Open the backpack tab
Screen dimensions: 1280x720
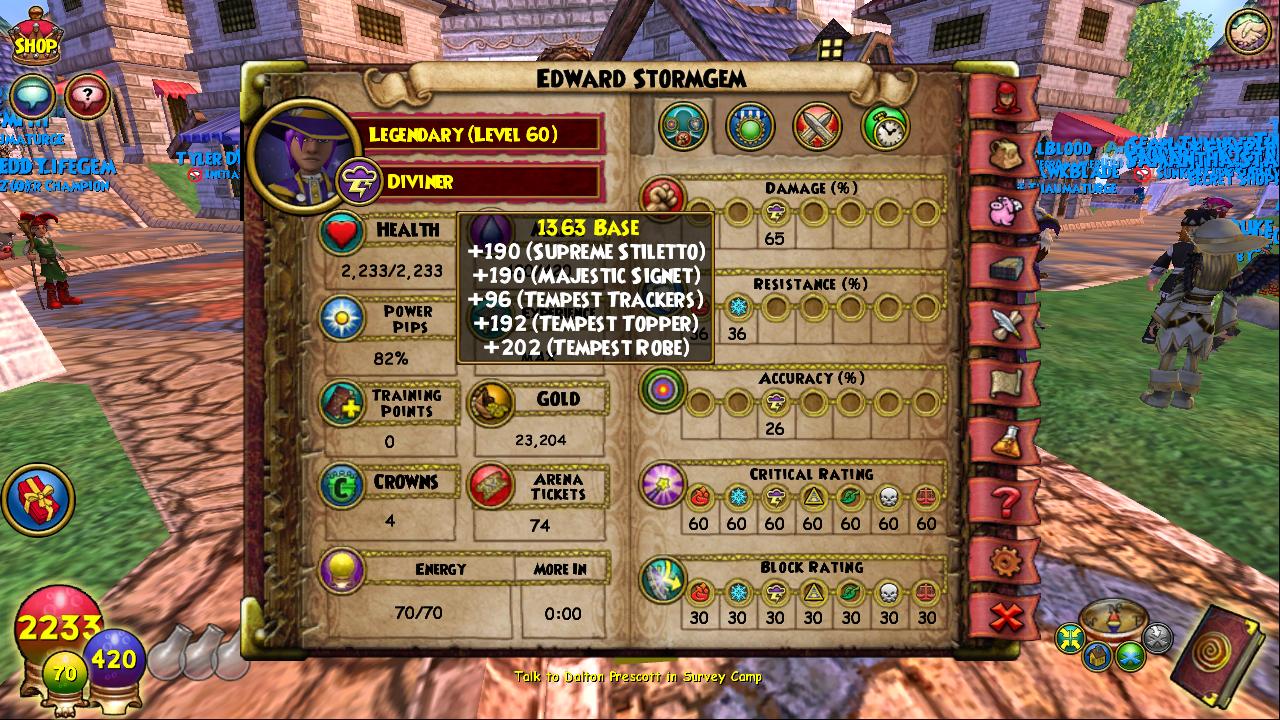(x=1004, y=155)
